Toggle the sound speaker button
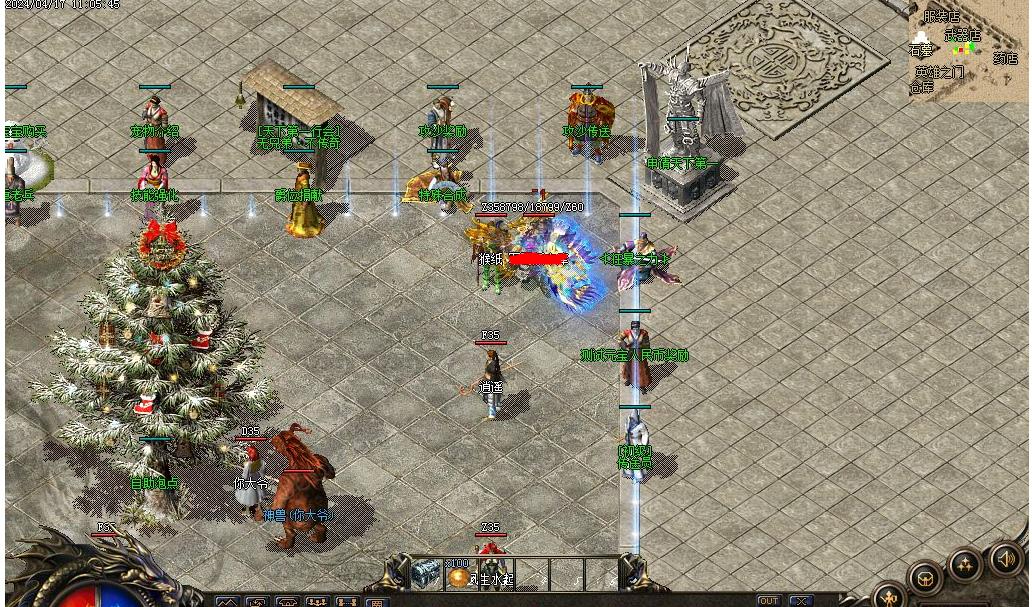This screenshot has width=1032, height=607. click(x=1006, y=559)
